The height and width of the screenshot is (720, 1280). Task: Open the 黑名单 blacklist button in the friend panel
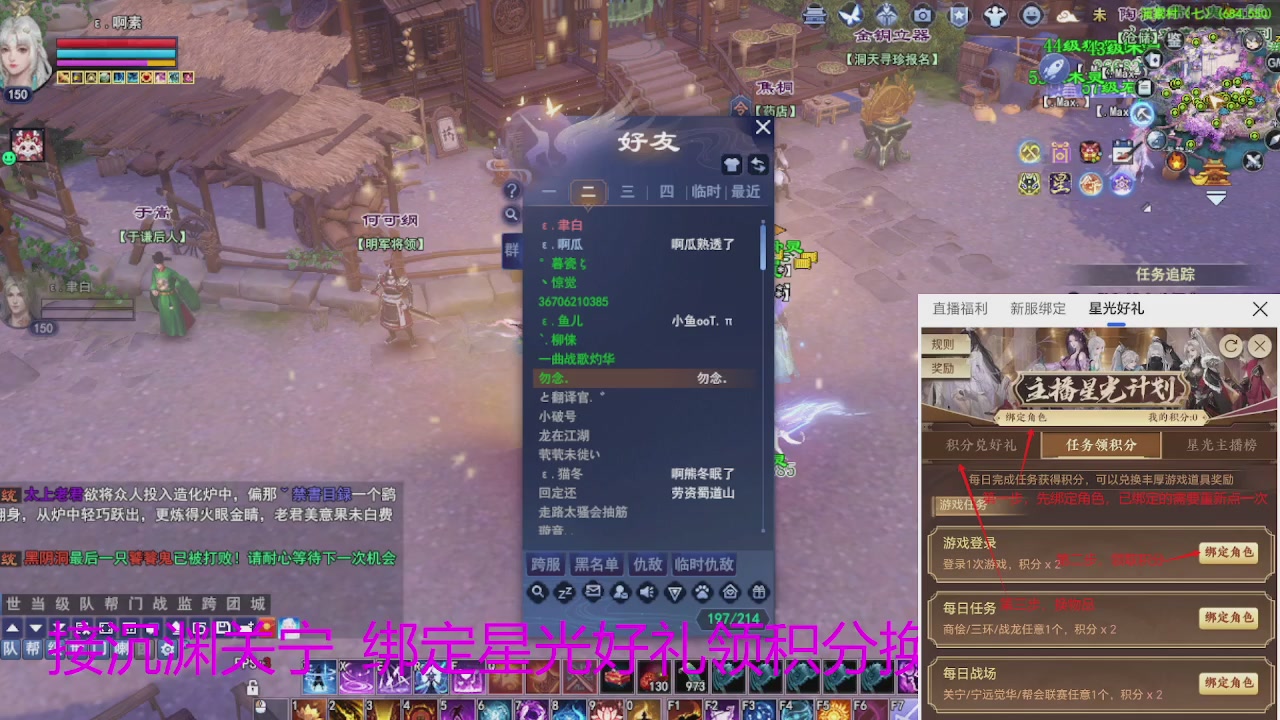[596, 564]
